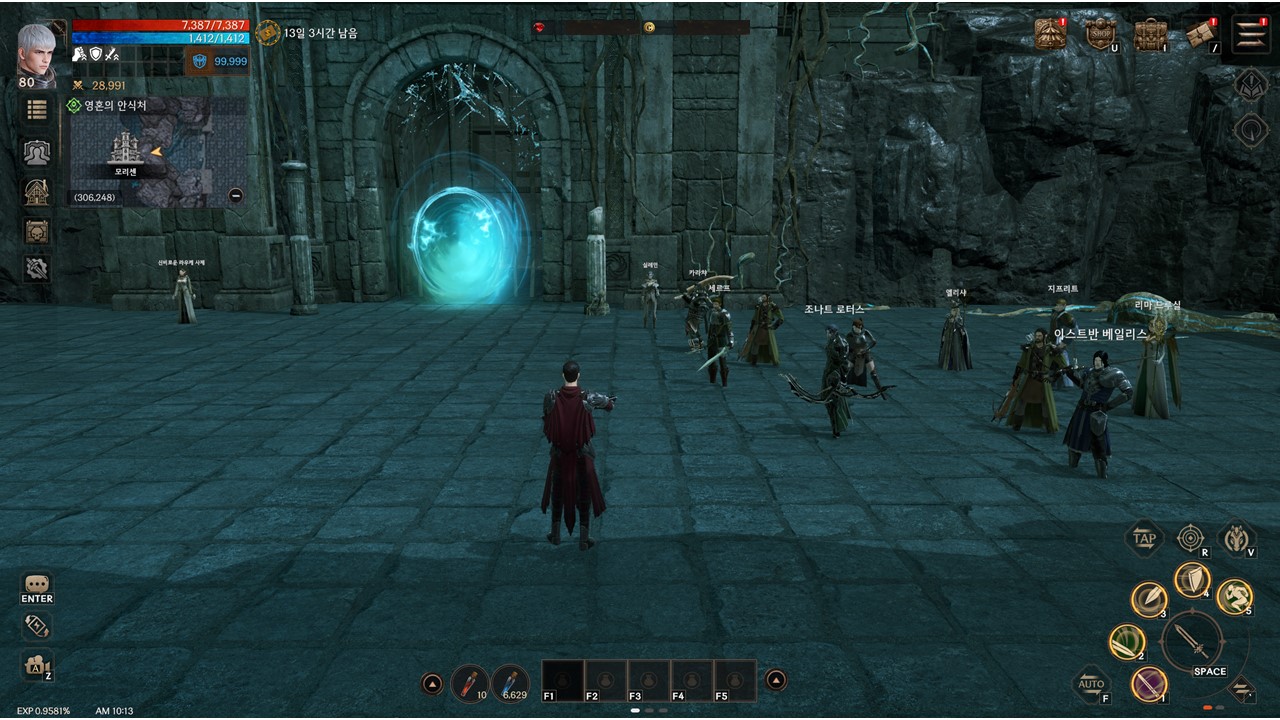This screenshot has height=720, width=1280.
Task: Open the mail envelope icon
Action: coord(1200,34)
